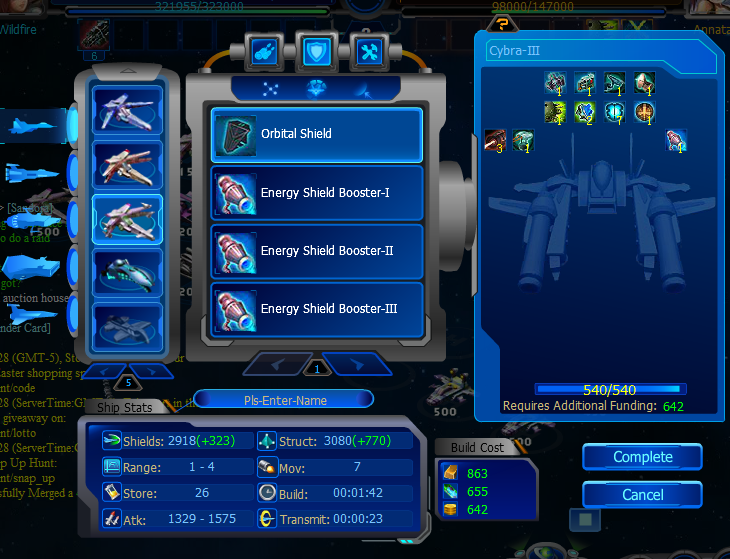Switch to the shield modules tab

(315, 50)
